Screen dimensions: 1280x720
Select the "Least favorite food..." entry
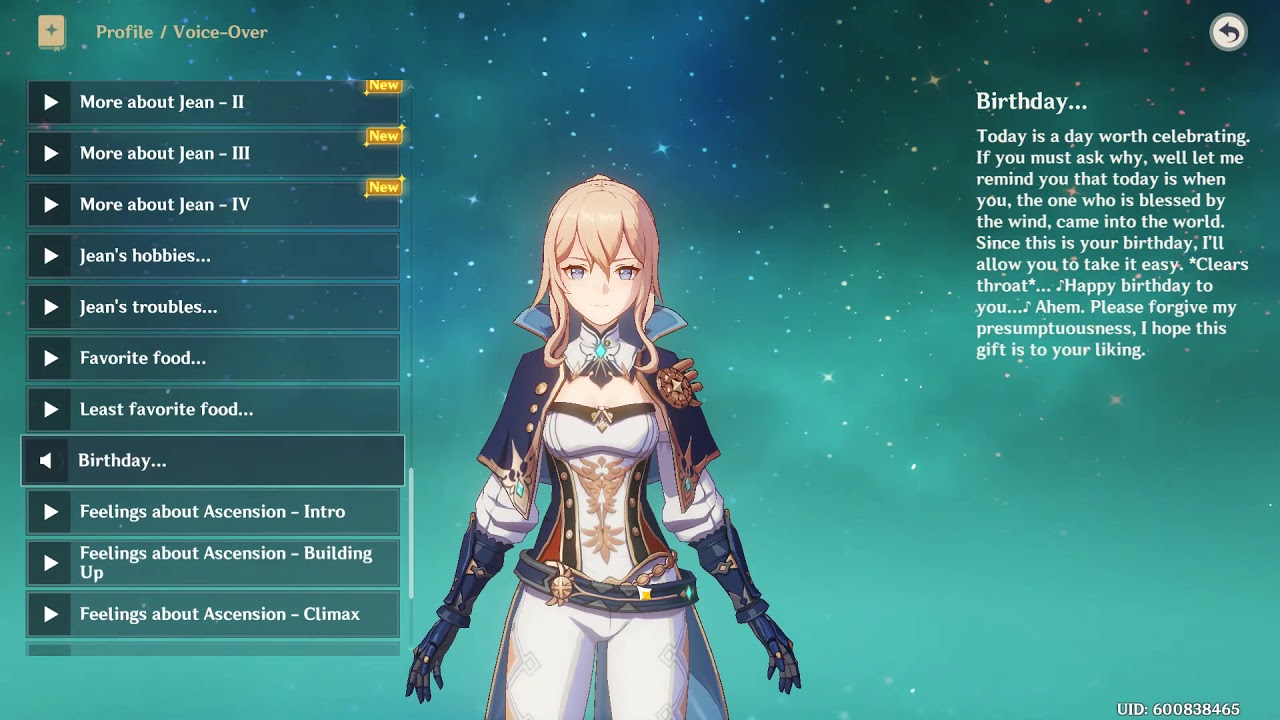(x=213, y=409)
